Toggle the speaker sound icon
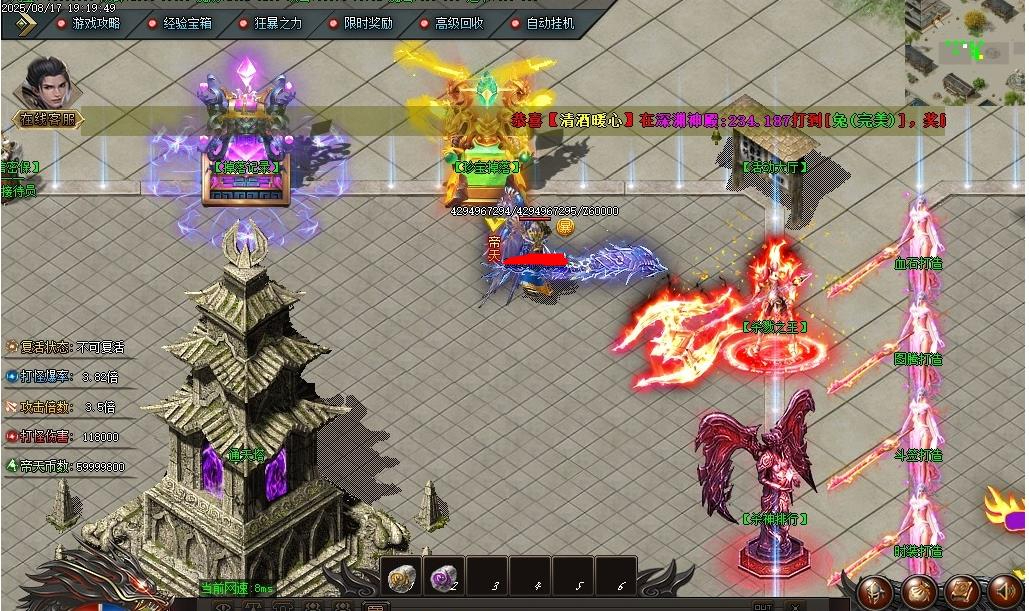The image size is (1029, 611). tap(1004, 592)
